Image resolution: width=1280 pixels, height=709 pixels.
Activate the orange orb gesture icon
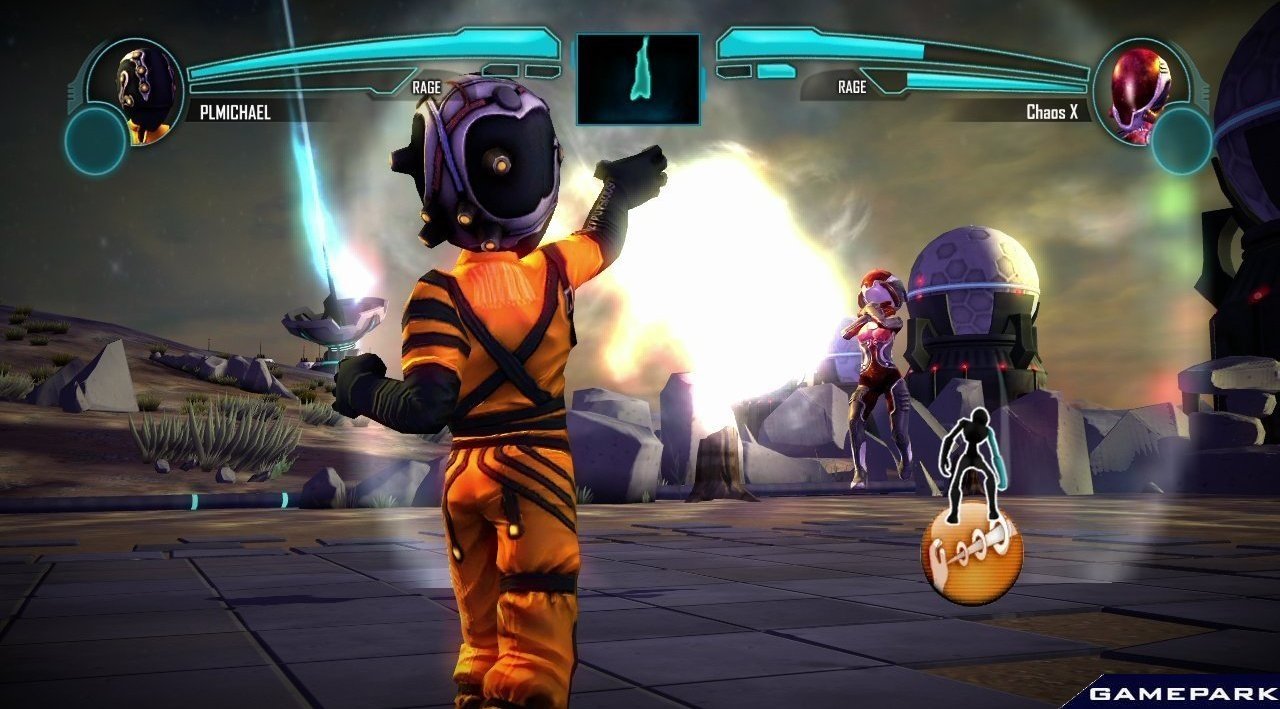pyautogui.click(x=971, y=555)
